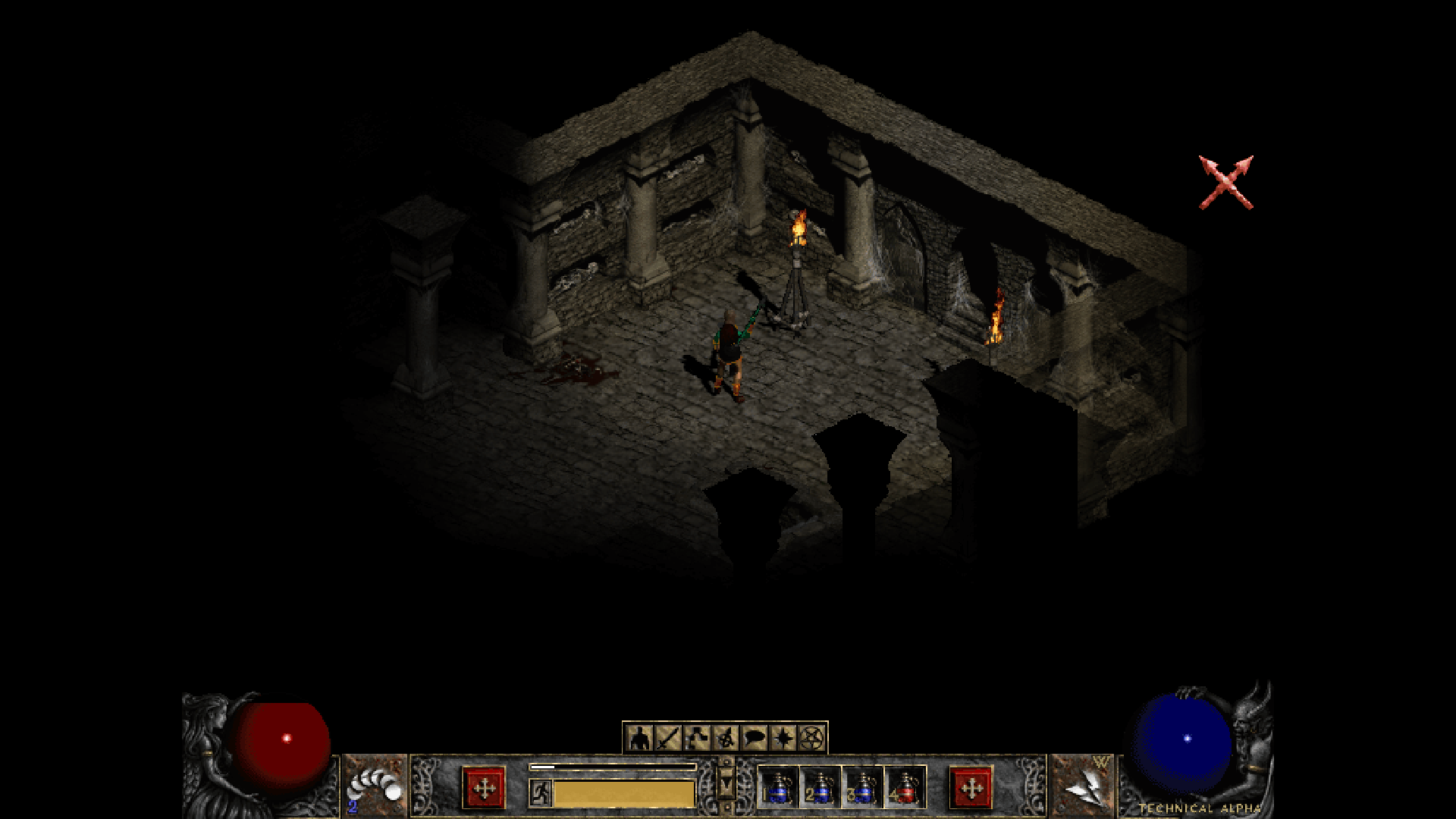This screenshot has height=819, width=1456.
Task: Use the blue mana potion in belt slot 3
Action: point(863,787)
